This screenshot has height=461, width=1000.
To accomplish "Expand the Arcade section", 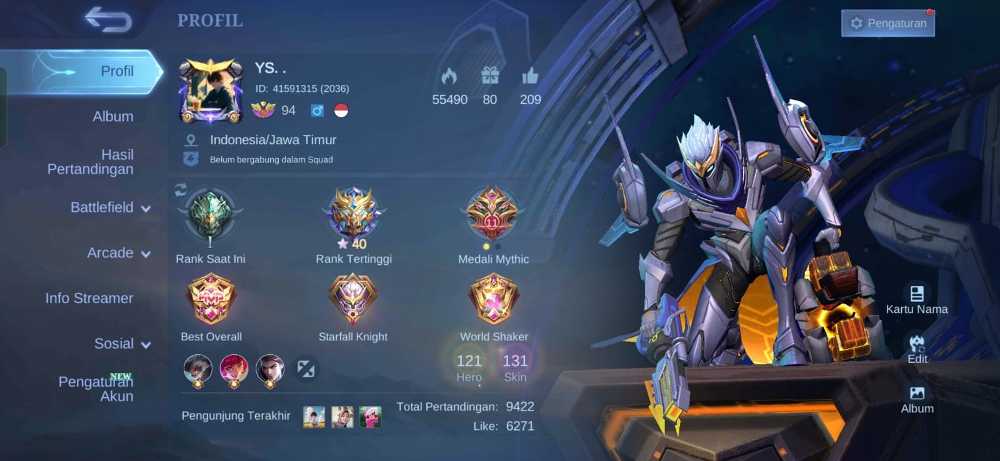I will (x=118, y=253).
